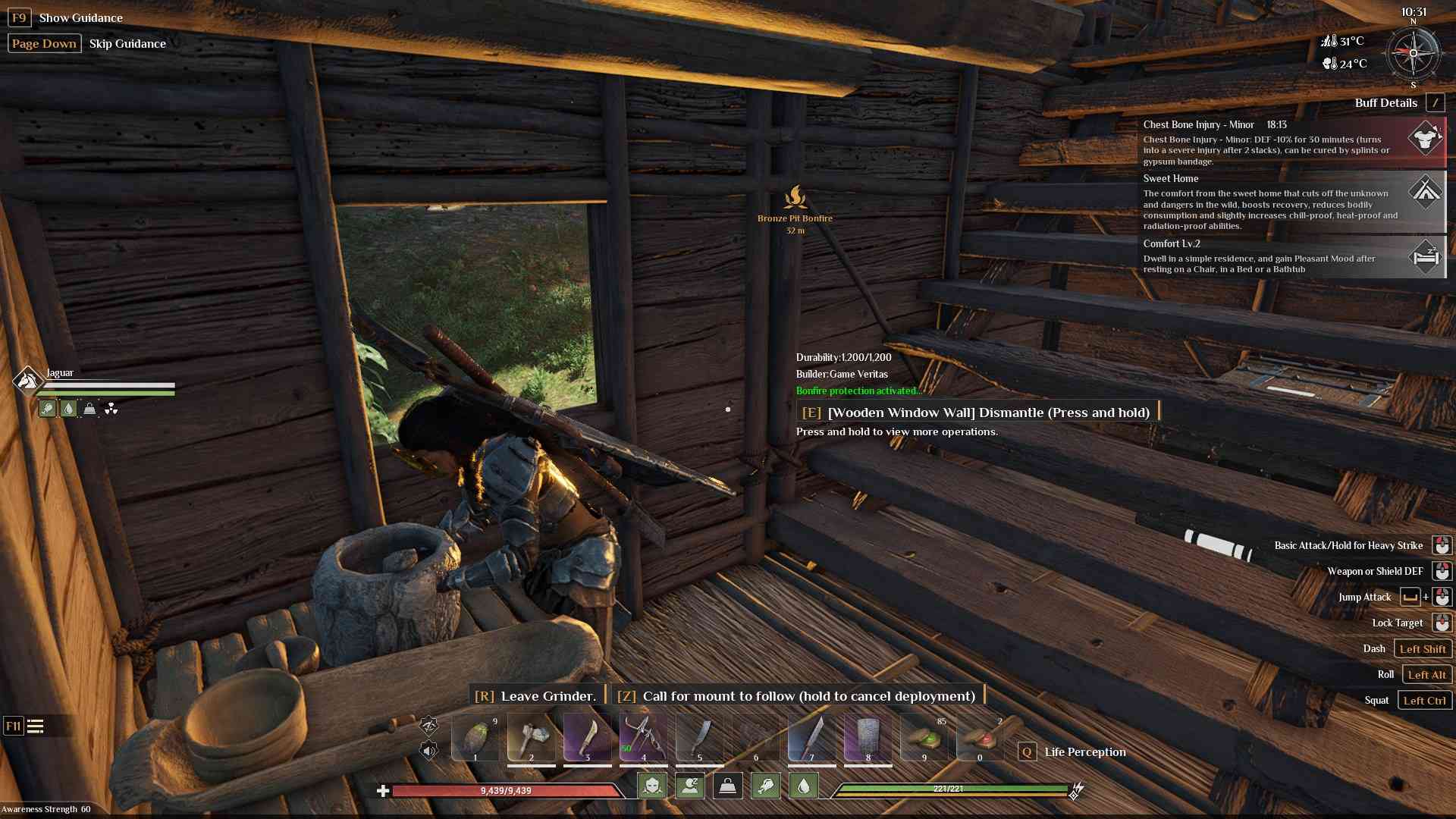Viewport: 1456px width, 819px height.
Task: Check the water droplet thirst status icon
Action: click(x=804, y=786)
